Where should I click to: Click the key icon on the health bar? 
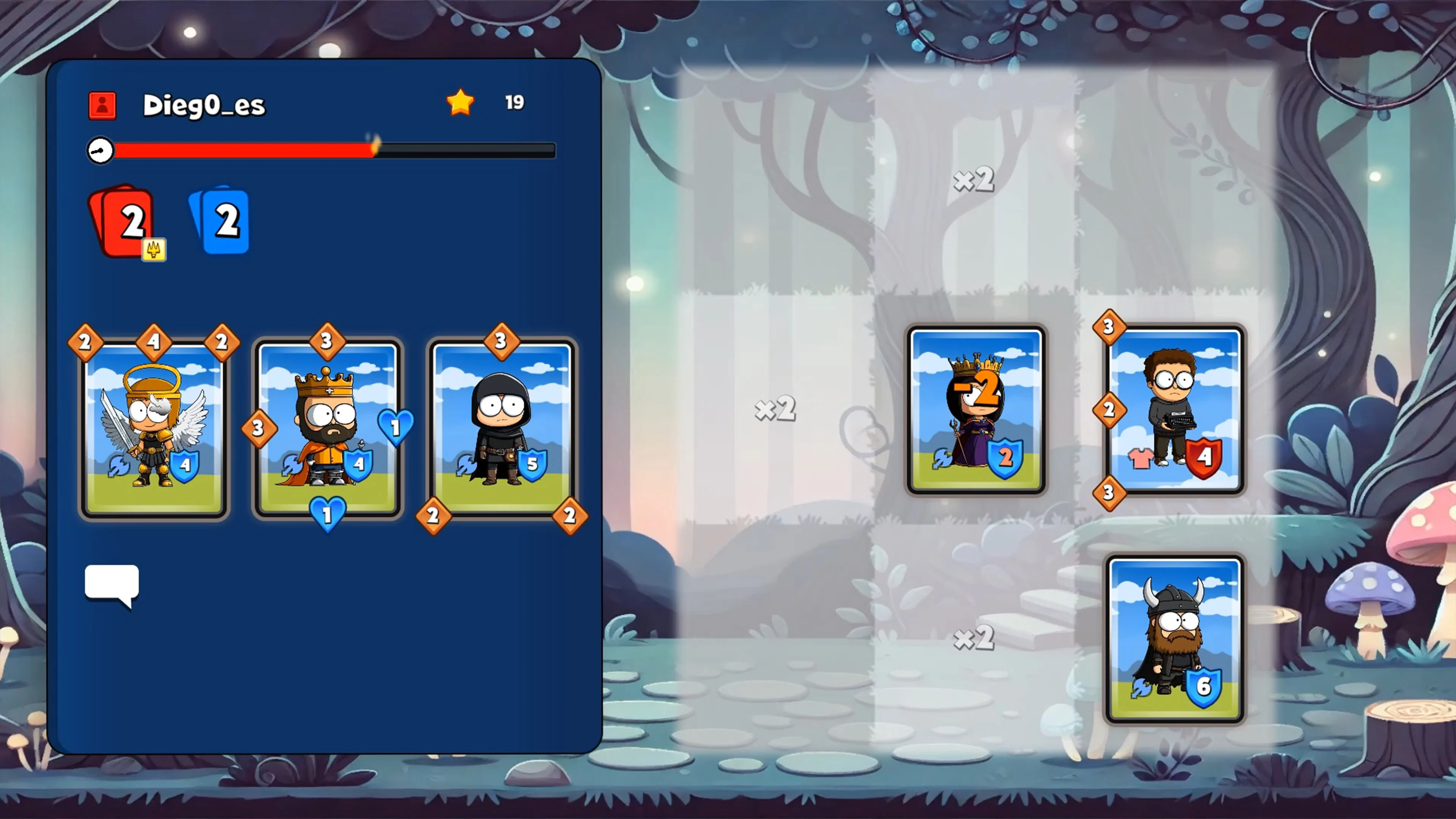100,151
